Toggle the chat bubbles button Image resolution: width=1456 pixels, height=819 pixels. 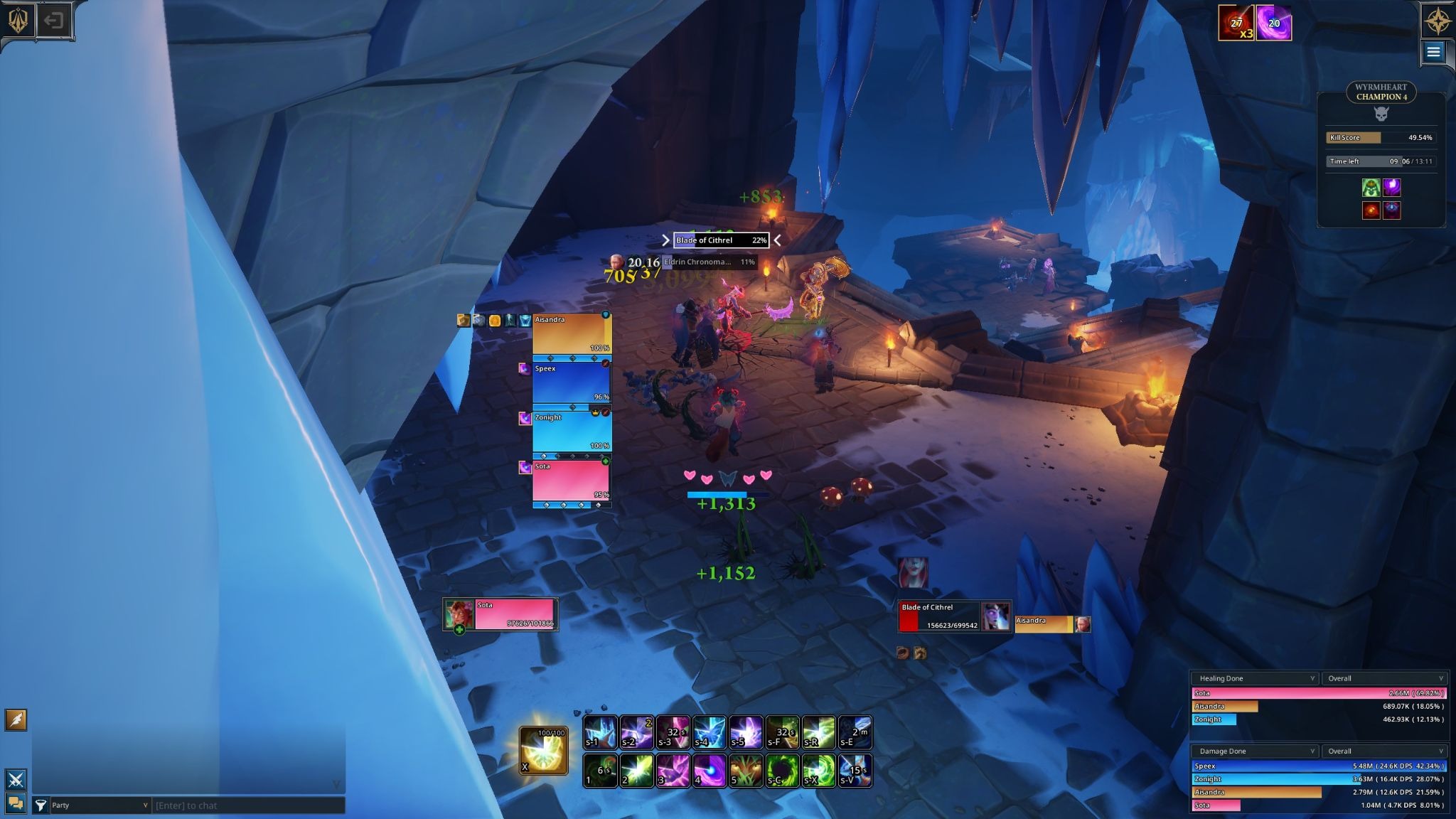coord(16,803)
